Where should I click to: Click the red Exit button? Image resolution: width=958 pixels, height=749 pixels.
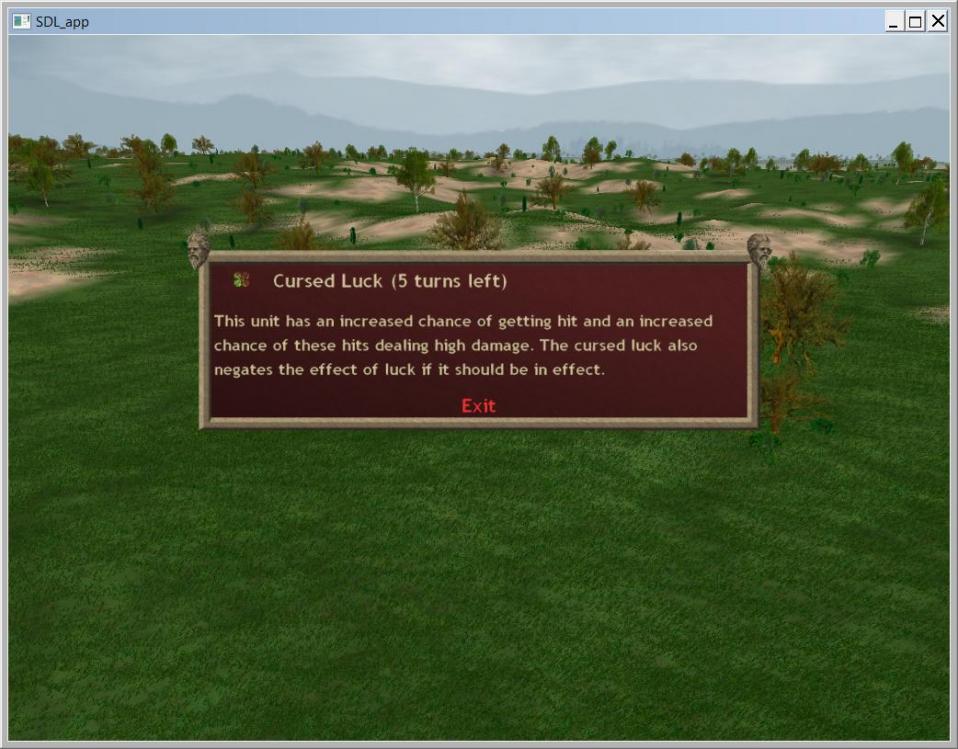coord(478,405)
